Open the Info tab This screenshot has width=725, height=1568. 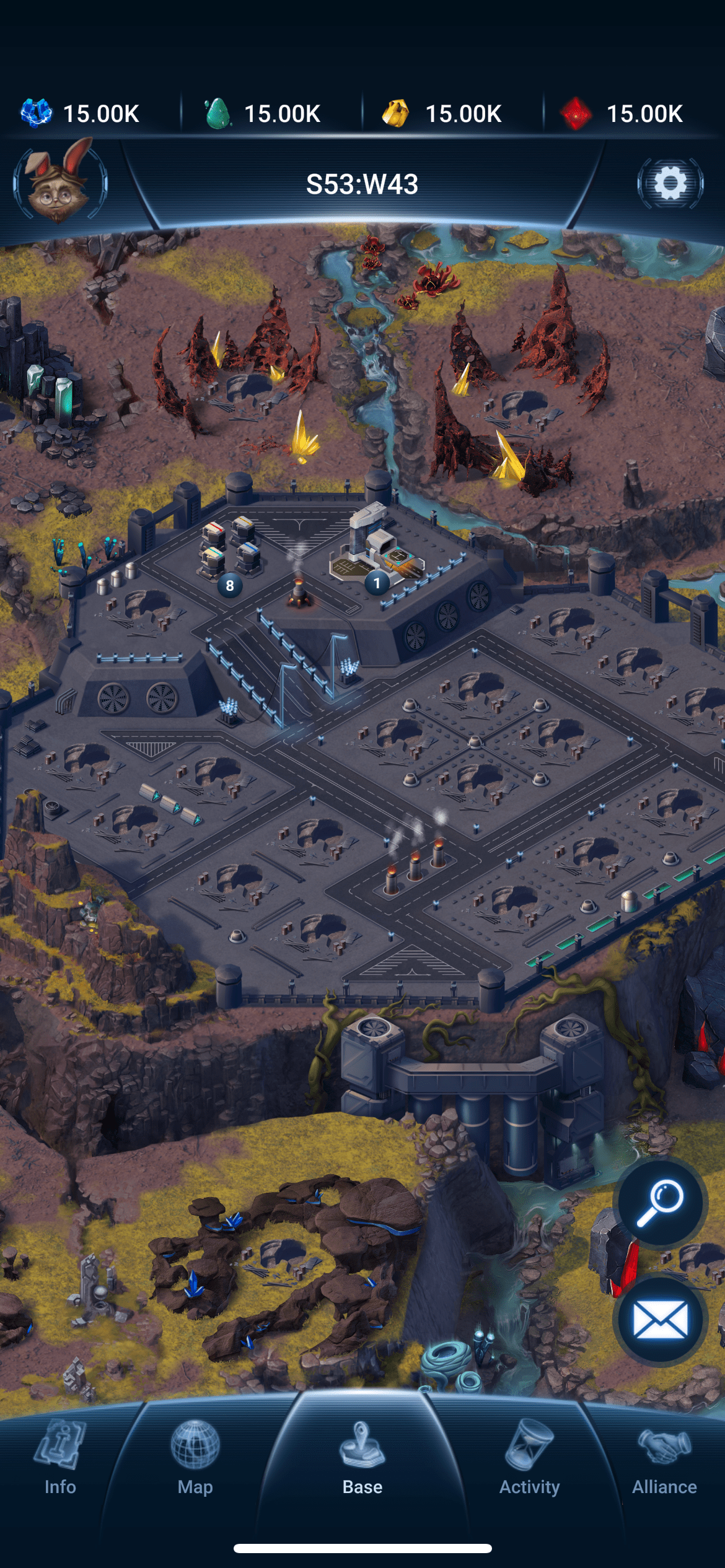(x=60, y=1457)
